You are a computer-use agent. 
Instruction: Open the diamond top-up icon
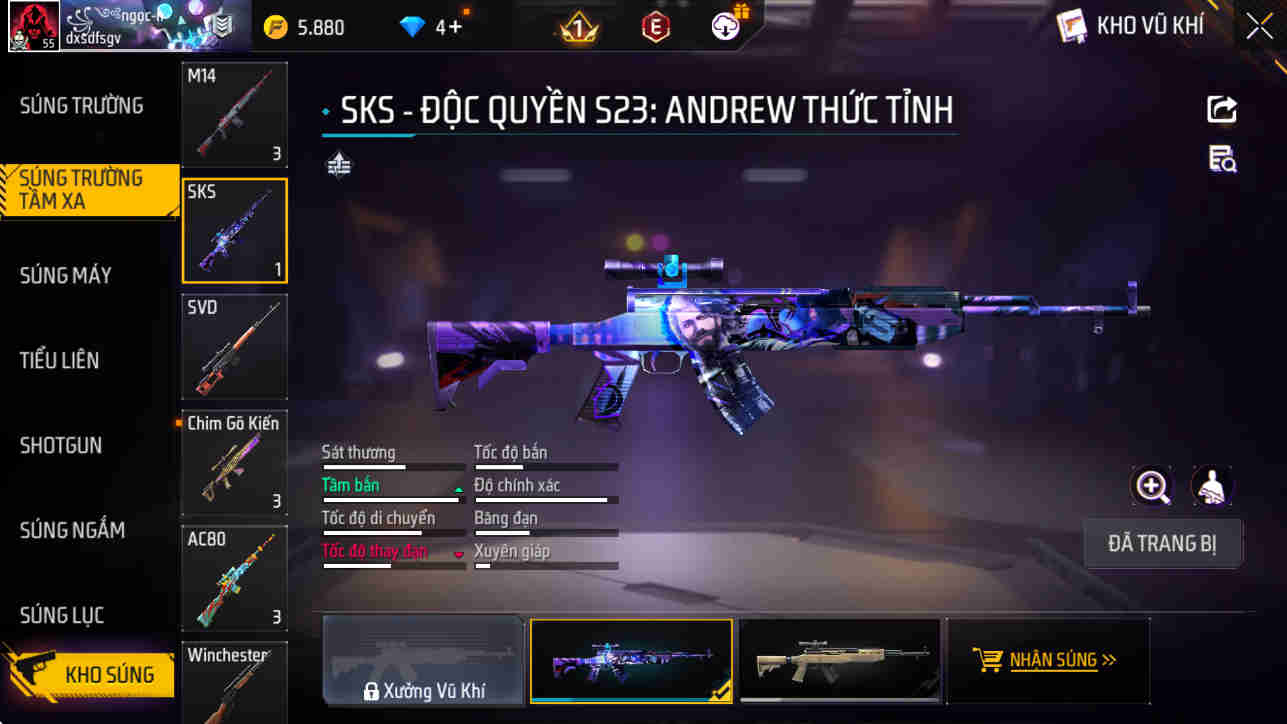[x=412, y=27]
